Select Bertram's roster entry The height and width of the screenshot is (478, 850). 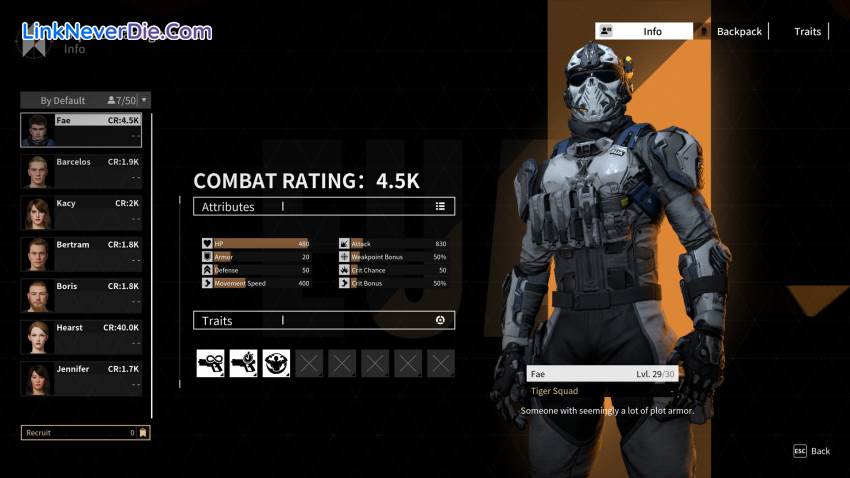pos(81,254)
